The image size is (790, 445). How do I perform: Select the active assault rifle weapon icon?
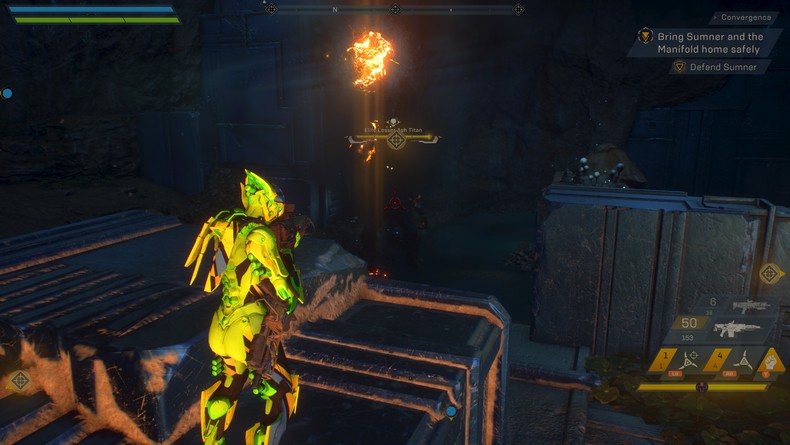pos(737,328)
